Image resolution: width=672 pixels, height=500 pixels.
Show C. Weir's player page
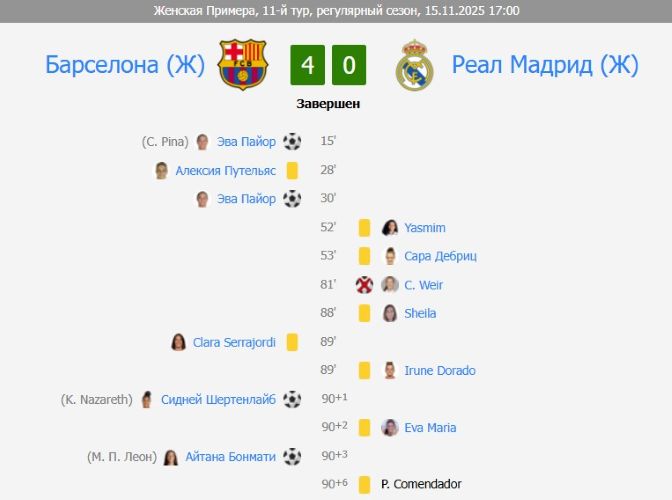[423, 285]
